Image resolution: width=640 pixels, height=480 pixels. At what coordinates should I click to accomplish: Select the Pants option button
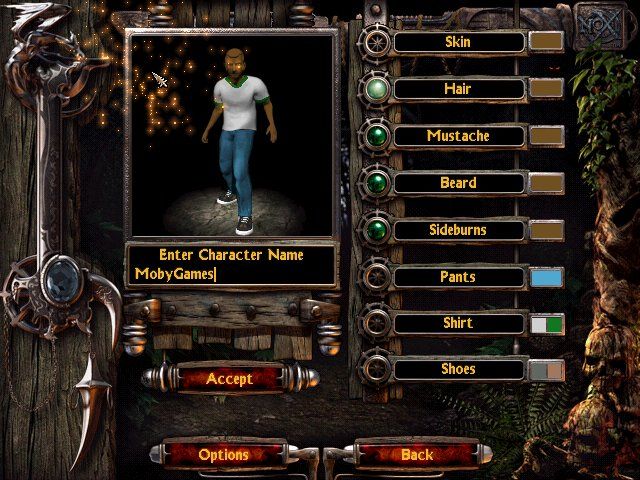(x=458, y=277)
